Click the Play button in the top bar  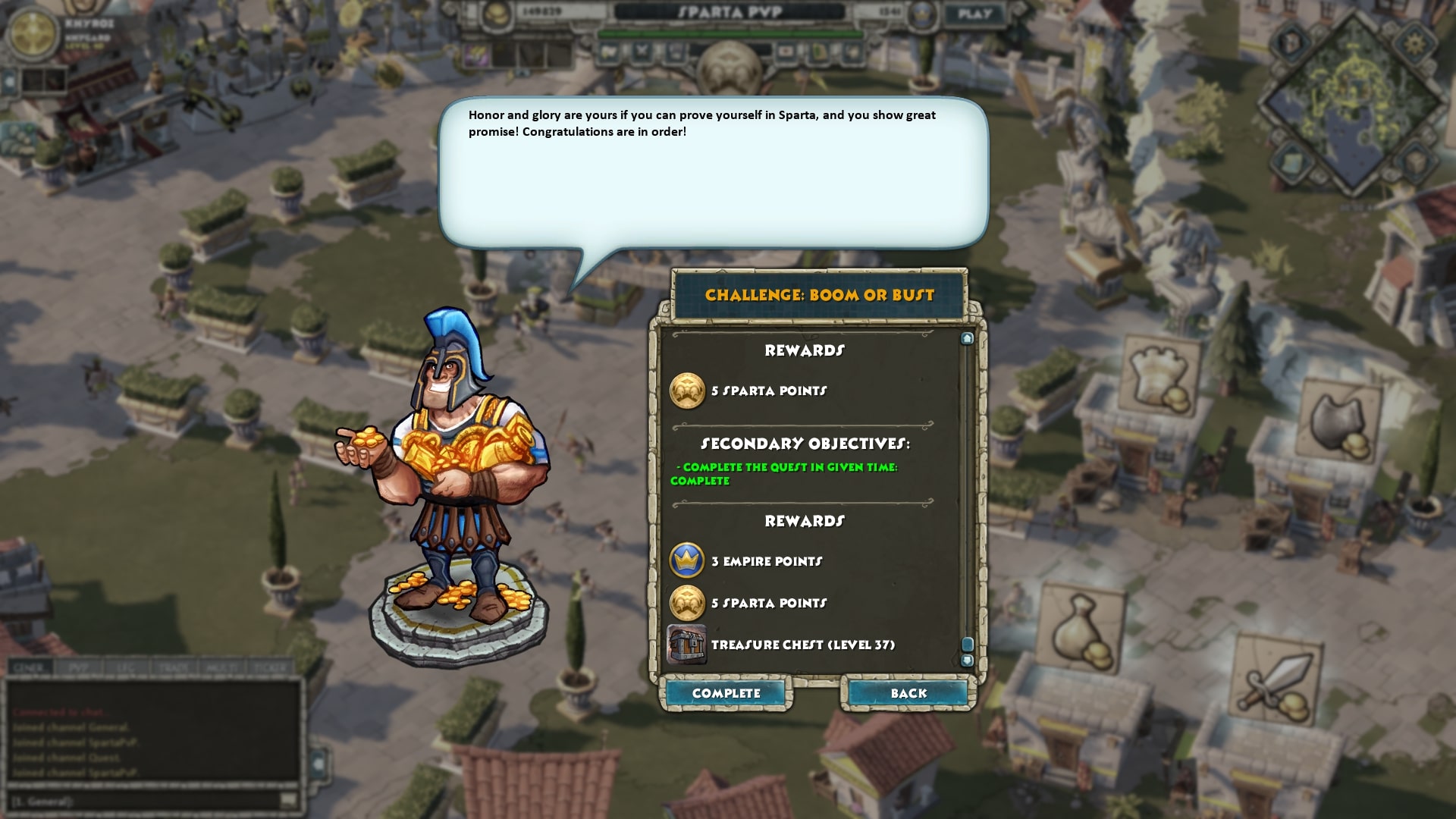coord(974,14)
